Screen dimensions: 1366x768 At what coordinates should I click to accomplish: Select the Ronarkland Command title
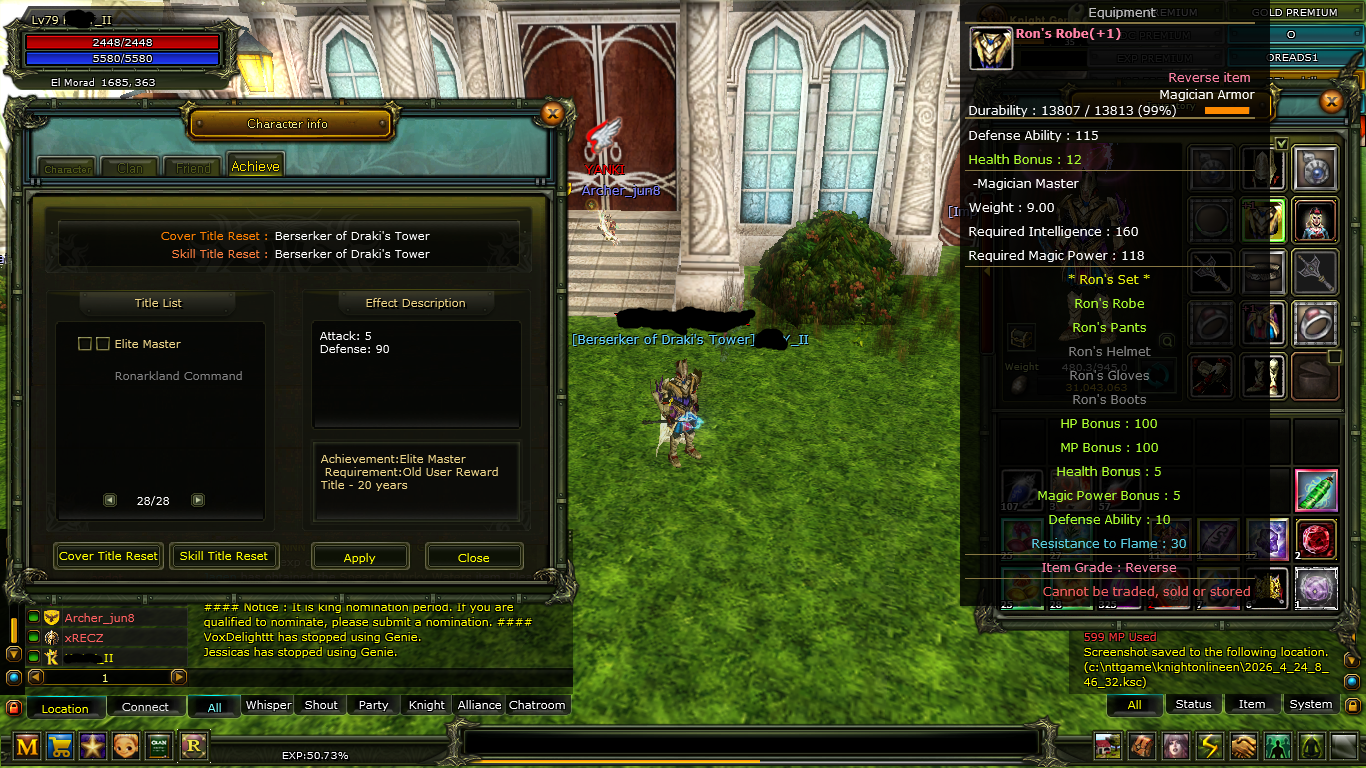coord(178,376)
